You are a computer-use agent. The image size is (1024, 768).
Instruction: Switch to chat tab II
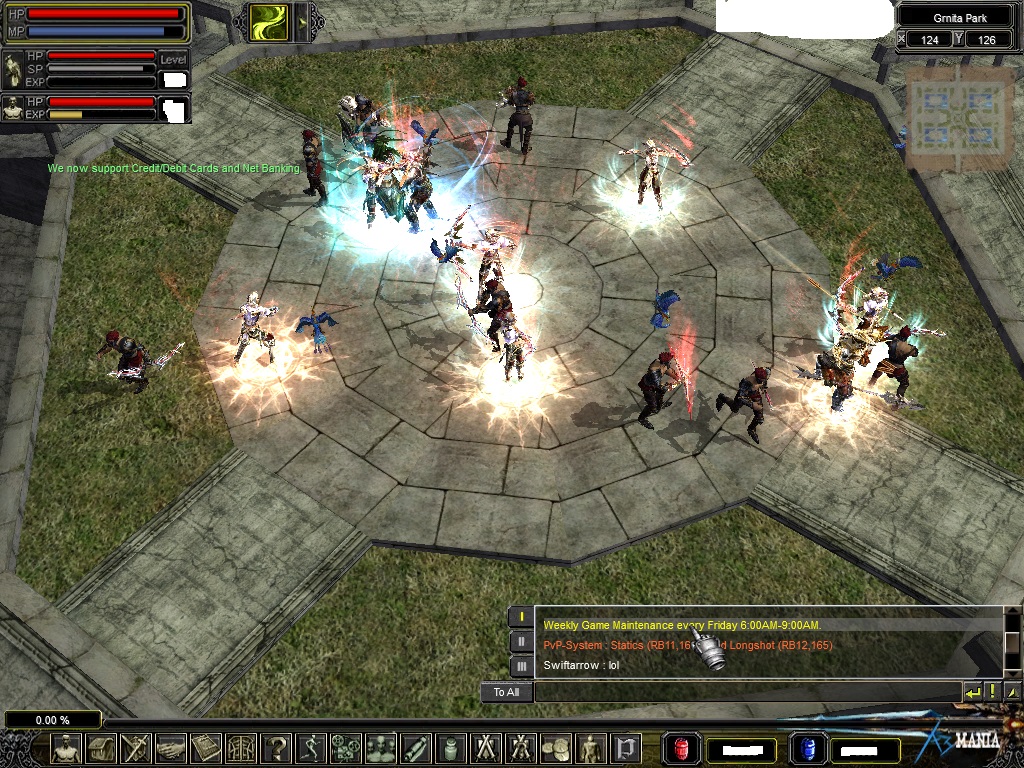[521, 641]
